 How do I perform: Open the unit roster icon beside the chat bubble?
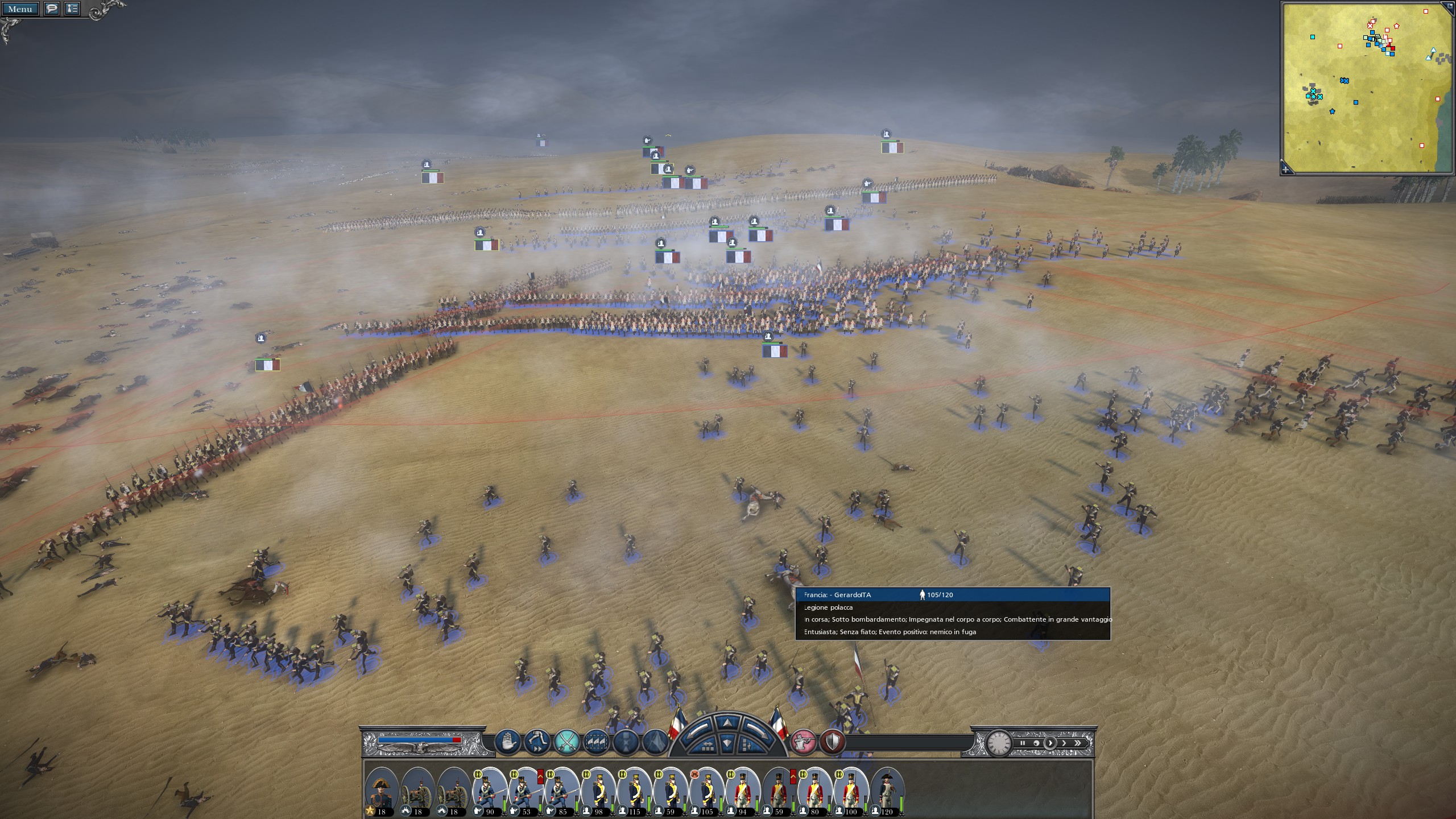(x=71, y=9)
